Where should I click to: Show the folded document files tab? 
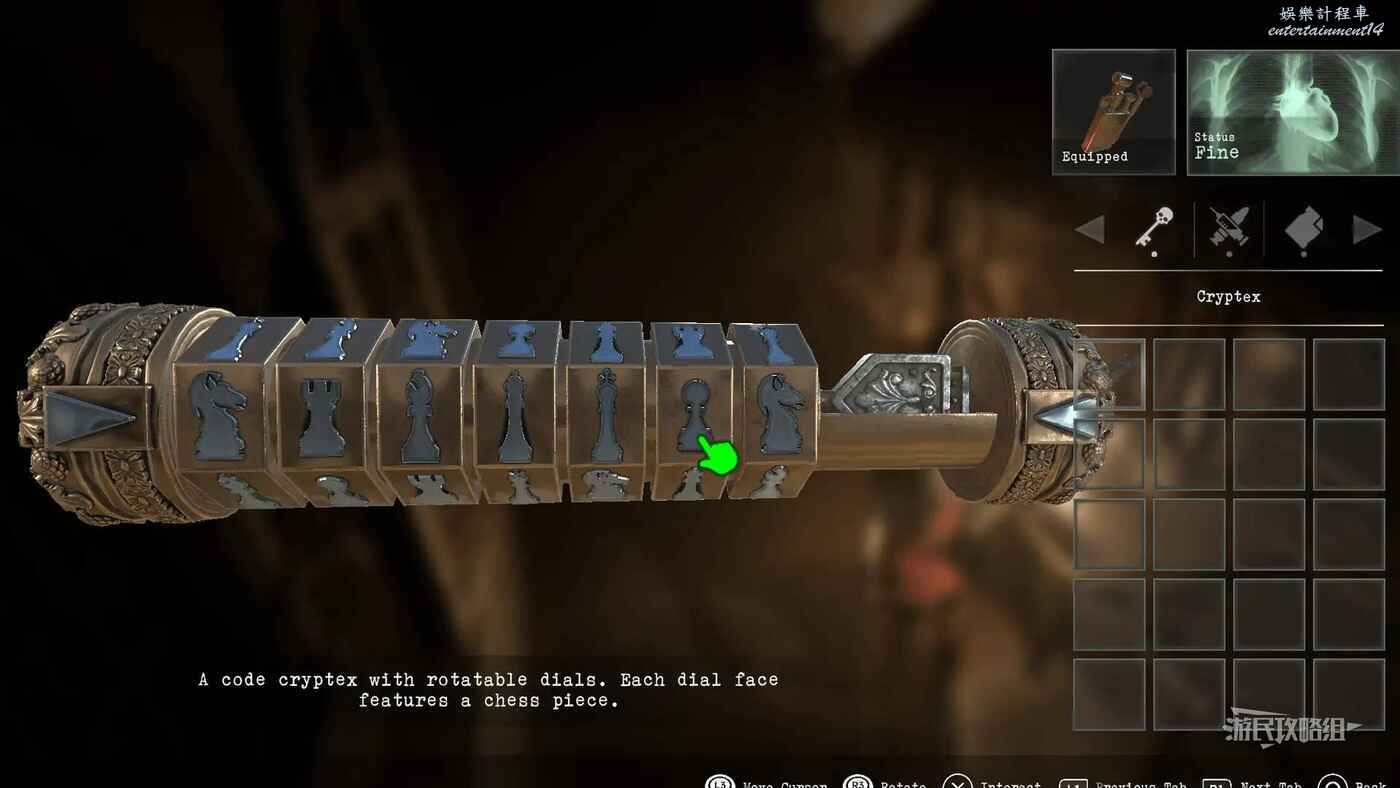(x=1303, y=228)
